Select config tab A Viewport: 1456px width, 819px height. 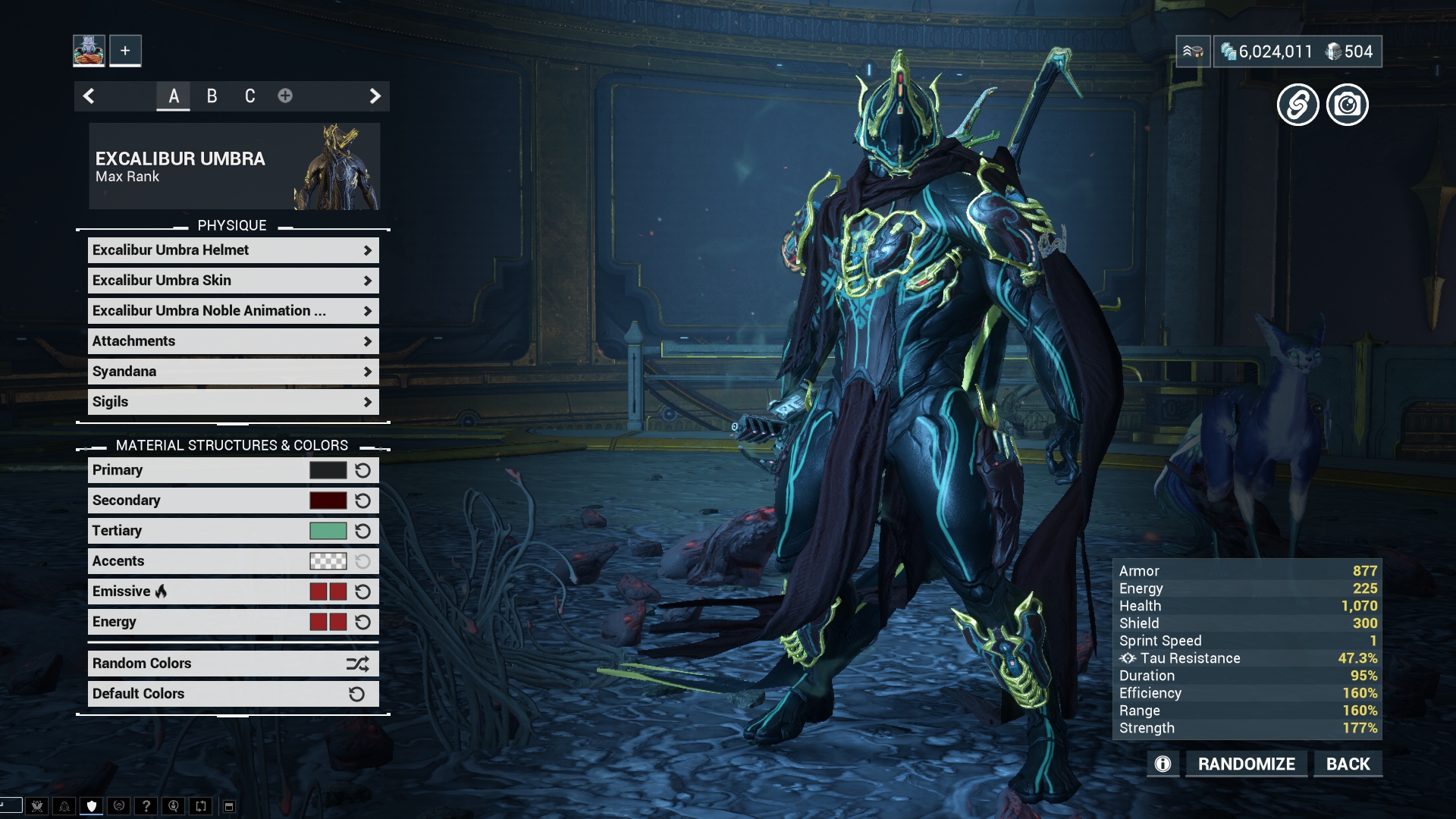point(173,96)
